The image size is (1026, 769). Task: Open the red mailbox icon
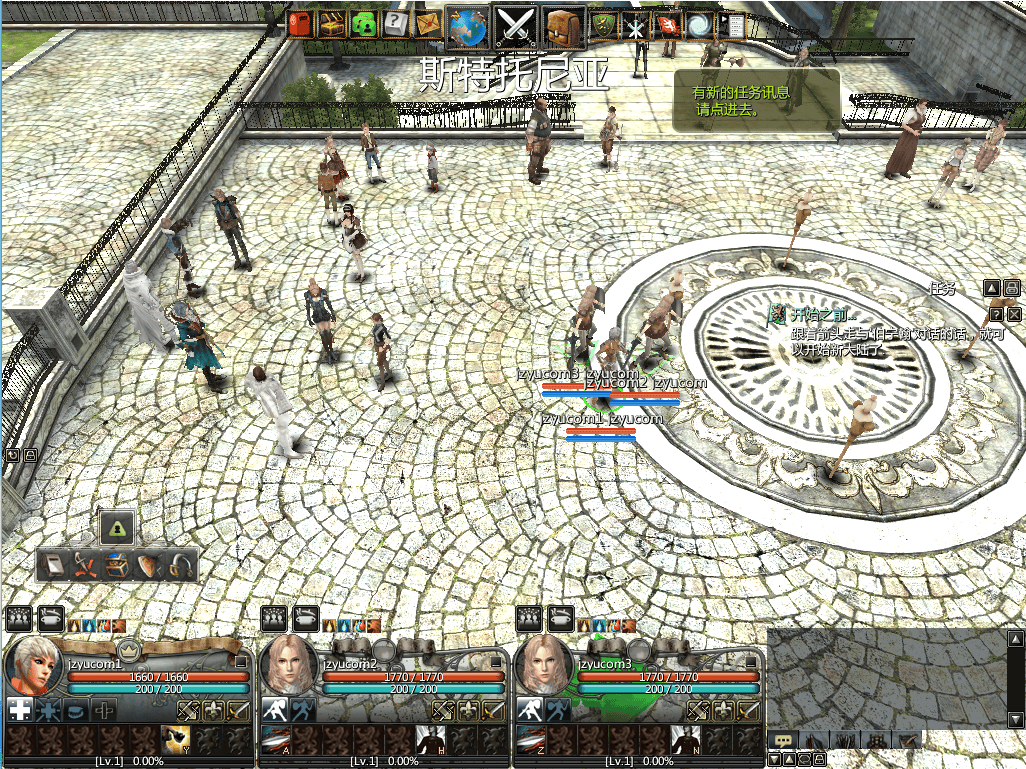(300, 24)
